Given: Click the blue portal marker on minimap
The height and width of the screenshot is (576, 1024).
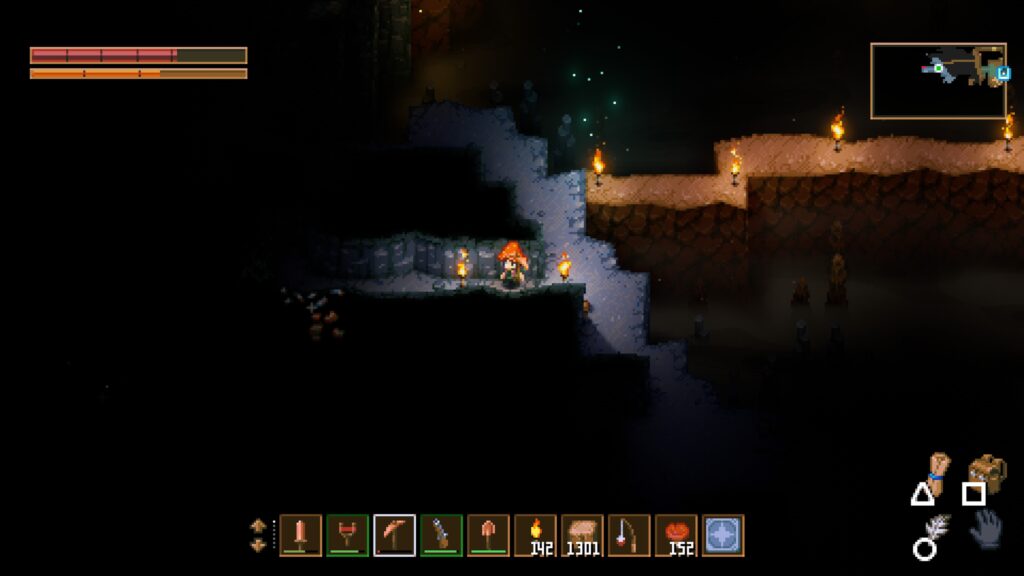Looking at the screenshot, I should pyautogui.click(x=1000, y=72).
